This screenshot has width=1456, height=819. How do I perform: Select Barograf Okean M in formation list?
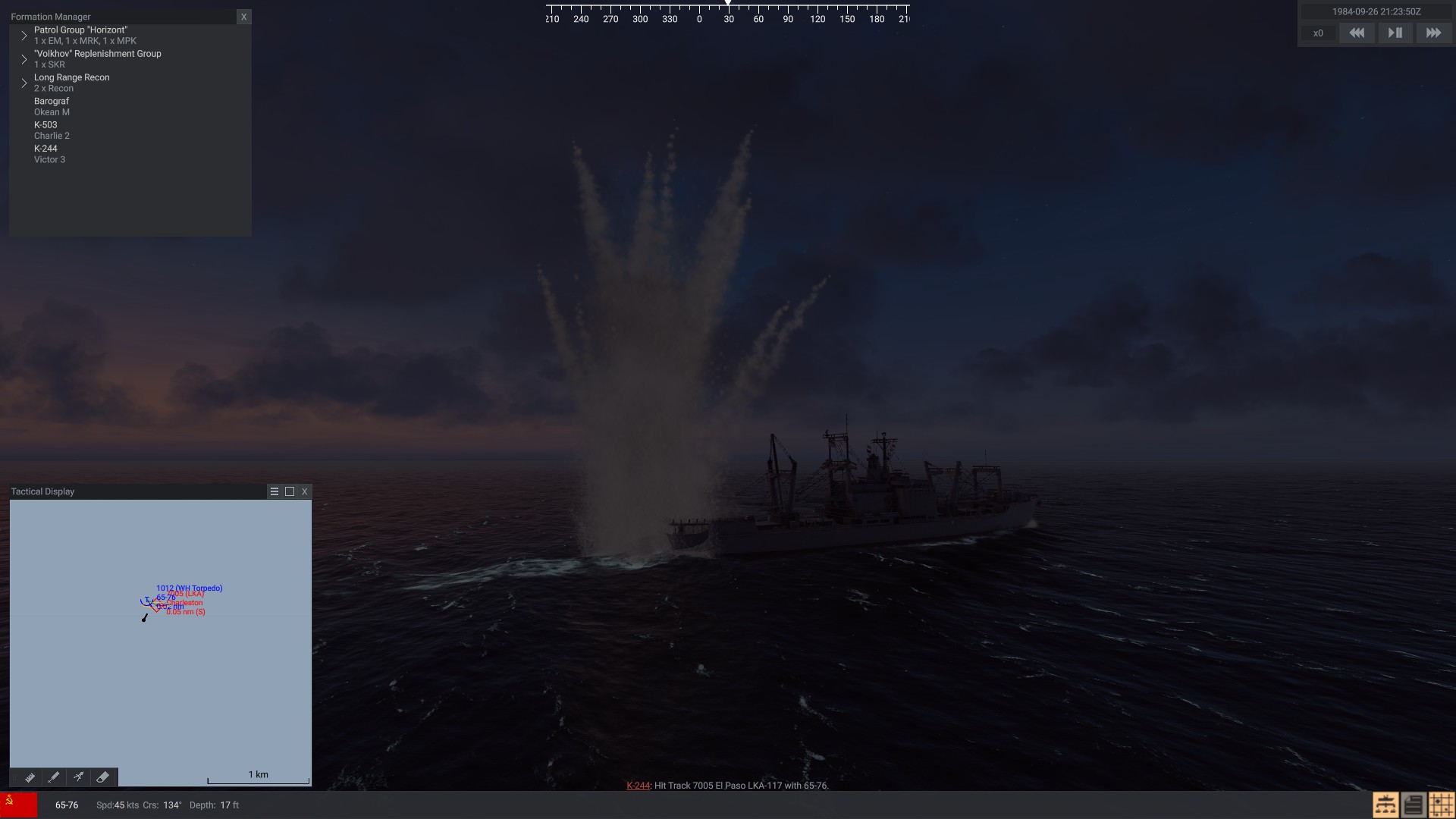point(52,106)
